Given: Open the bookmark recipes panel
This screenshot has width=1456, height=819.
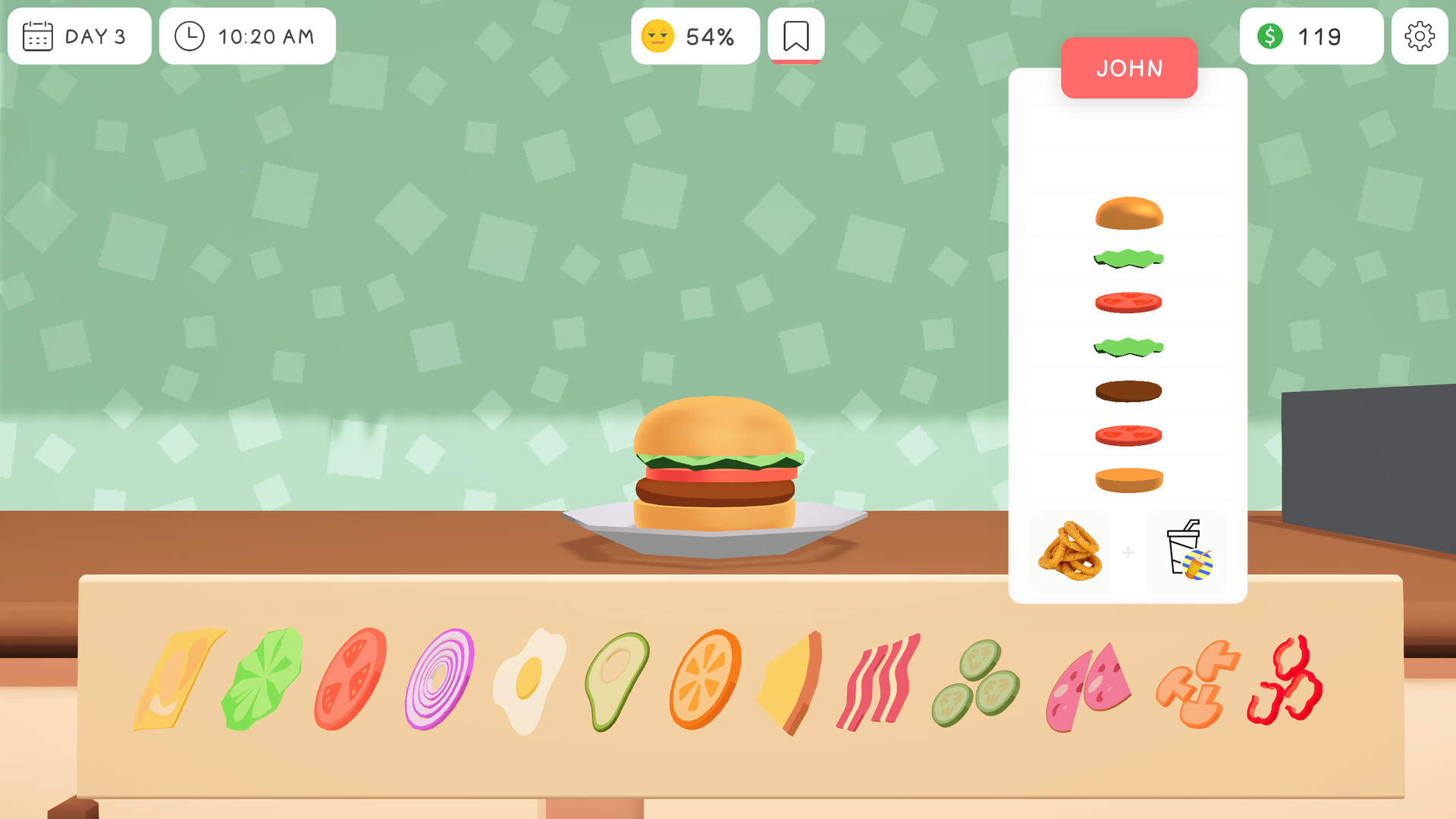Looking at the screenshot, I should point(795,35).
